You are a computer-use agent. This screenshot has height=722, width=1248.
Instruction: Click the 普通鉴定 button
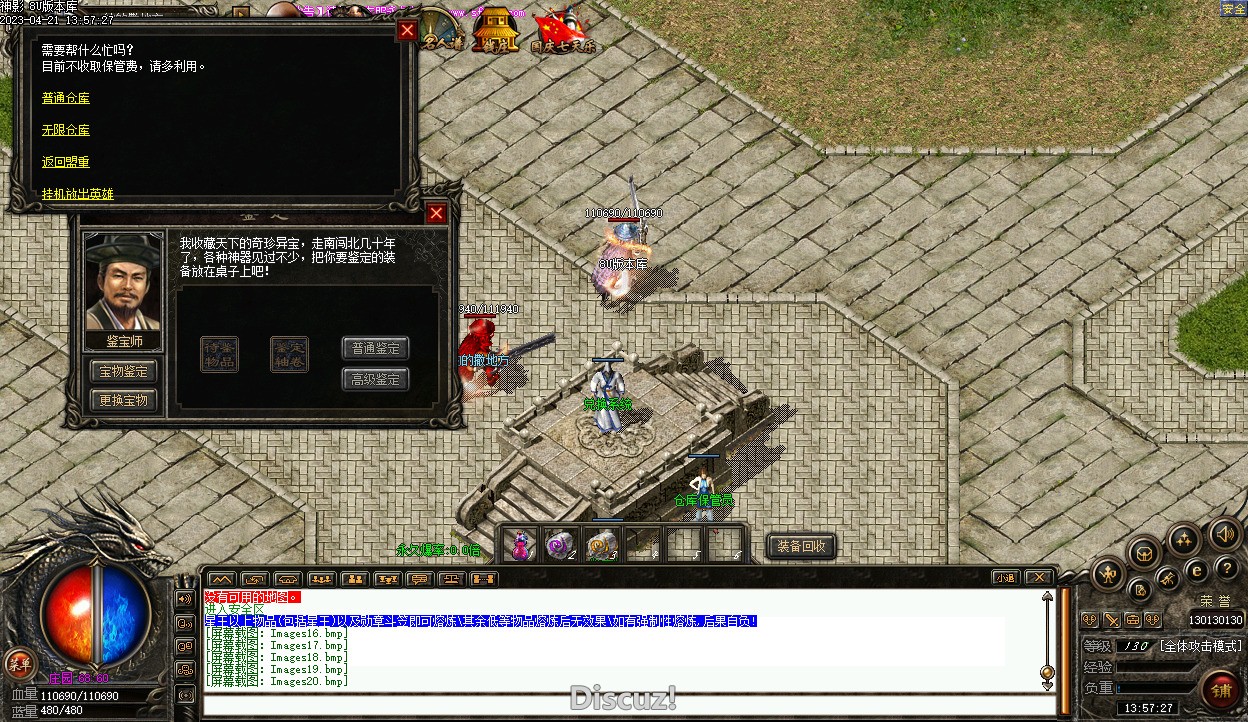click(x=376, y=348)
